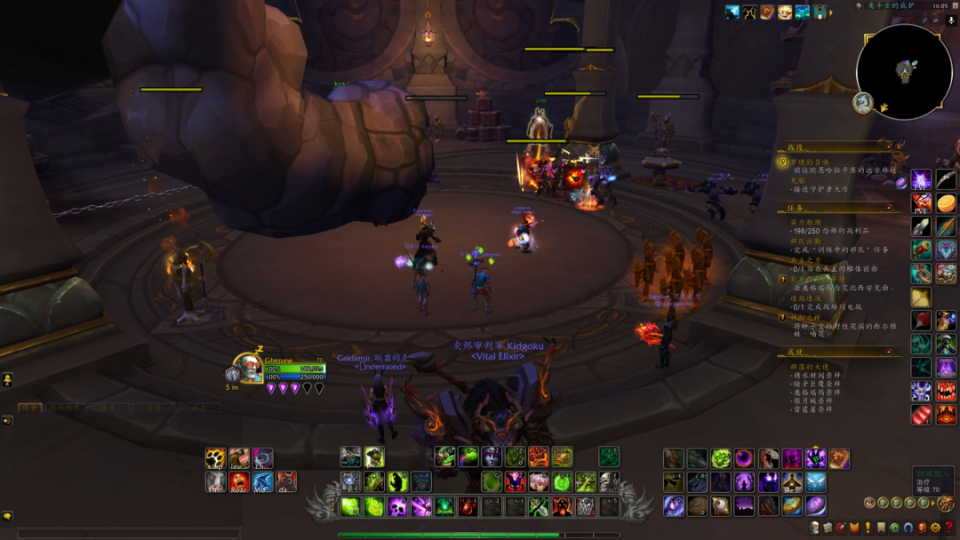Click the blue horseshoe micro menu icon
960x540 pixels.
pos(908,527)
